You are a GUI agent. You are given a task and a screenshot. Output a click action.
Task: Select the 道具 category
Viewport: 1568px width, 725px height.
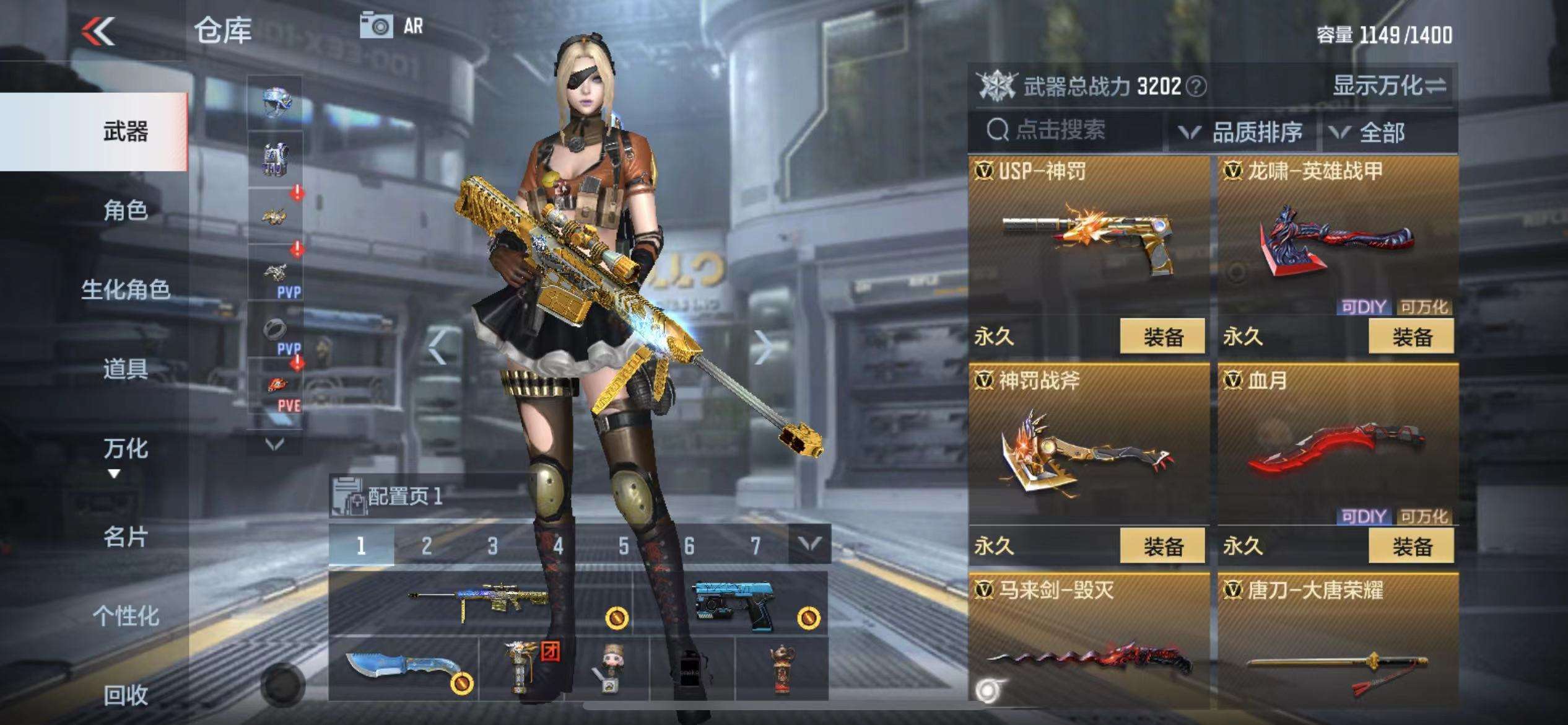[x=125, y=369]
